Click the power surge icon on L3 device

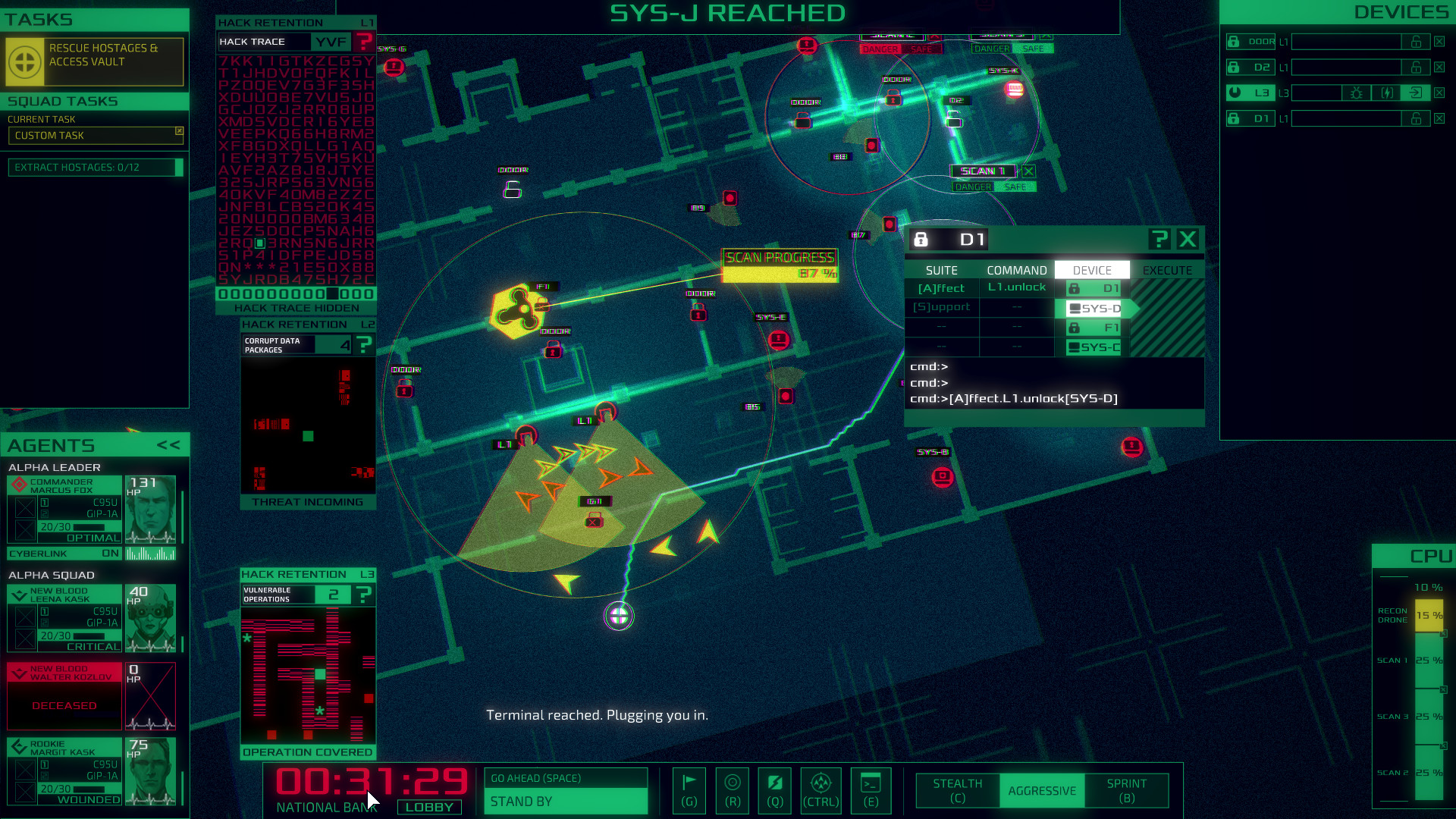coord(1387,93)
